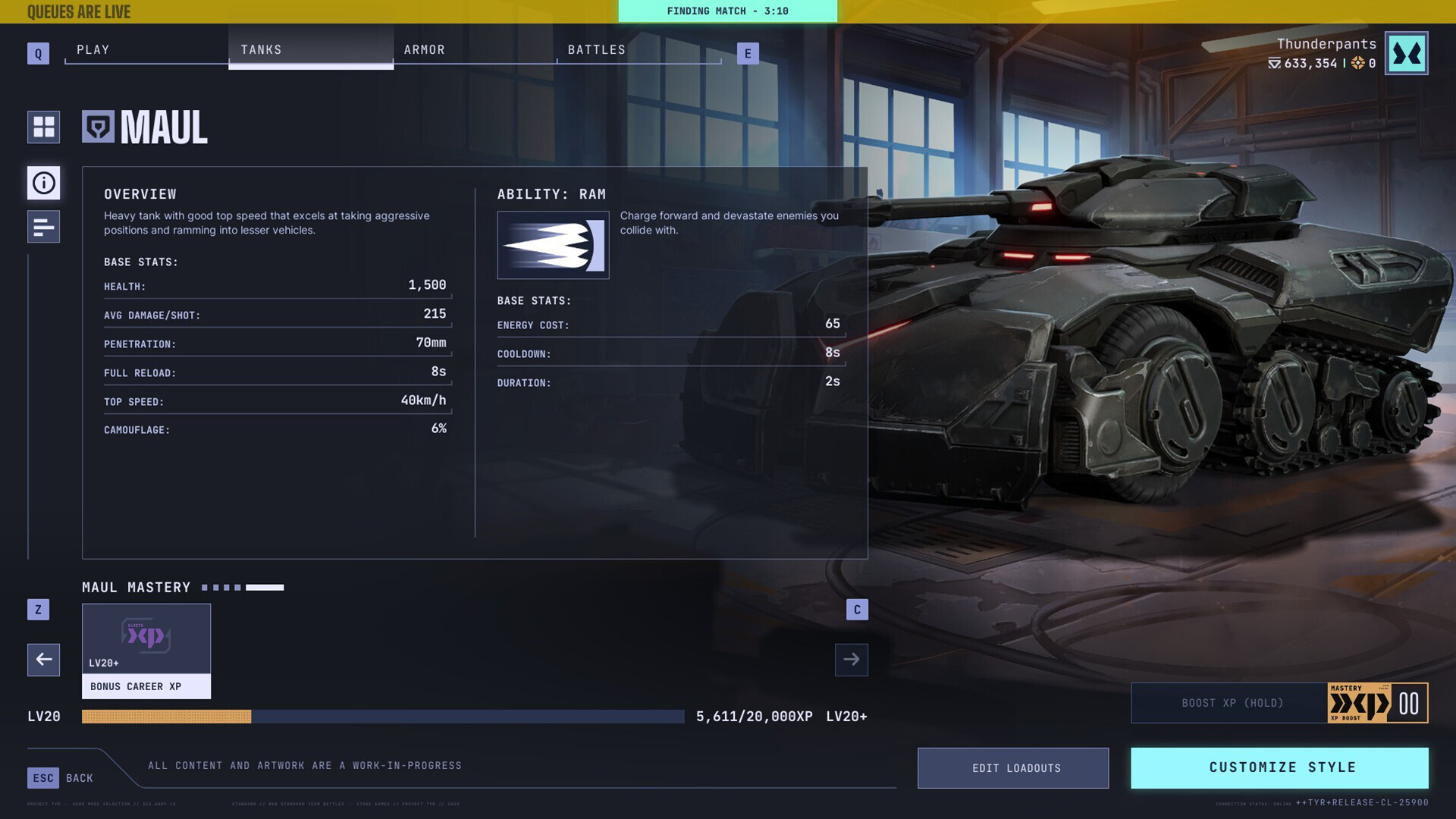The image size is (1456, 819).
Task: Select the LV20+ Bonus Career XP card
Action: click(x=146, y=651)
